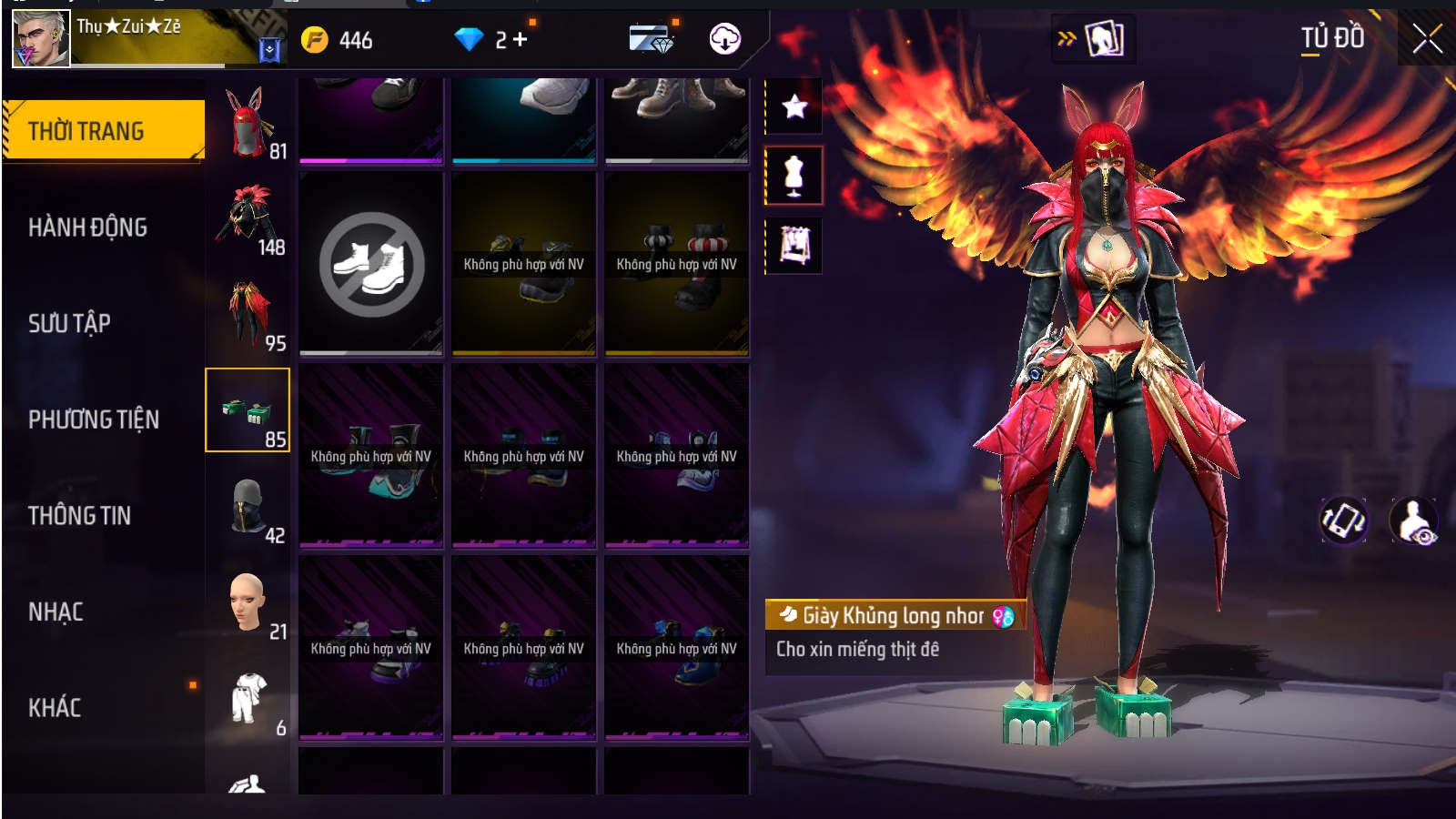Screen dimensions: 1456x819
Task: Open the KHÁC menu entry
Action: 55,708
